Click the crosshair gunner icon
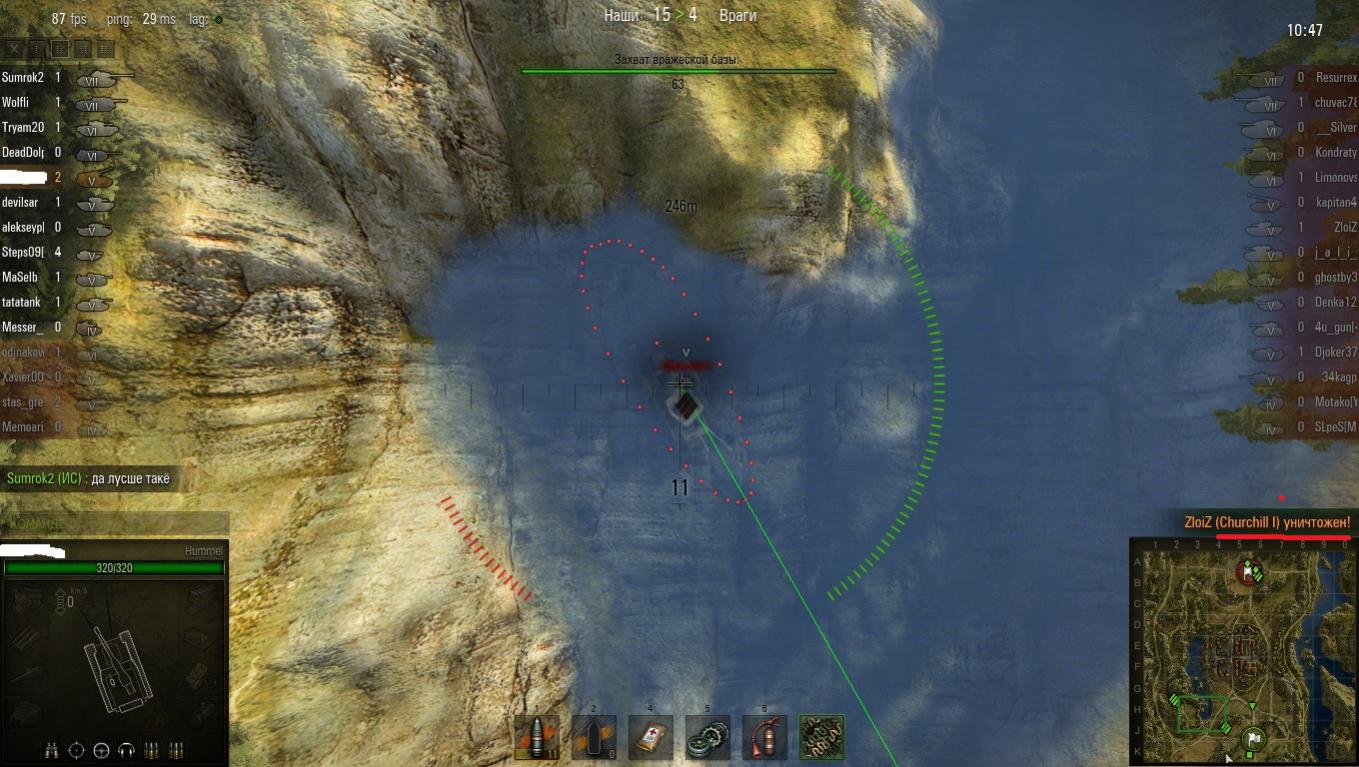 (77, 749)
